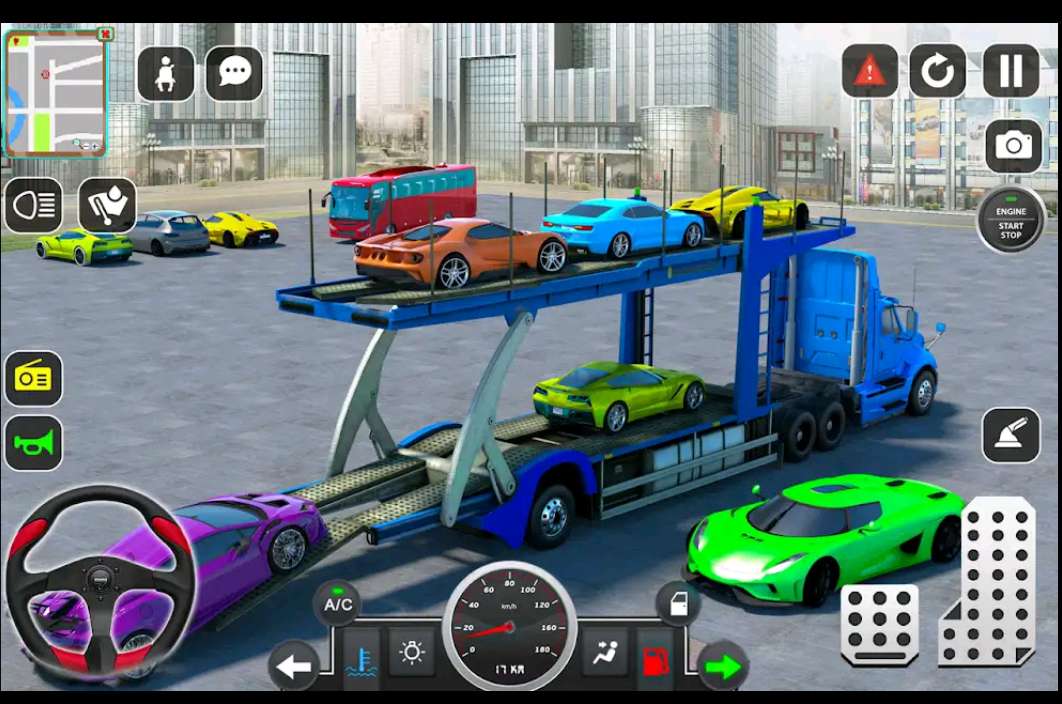Switch on the hazard warning triangle
The width and height of the screenshot is (1062, 704).
point(869,71)
